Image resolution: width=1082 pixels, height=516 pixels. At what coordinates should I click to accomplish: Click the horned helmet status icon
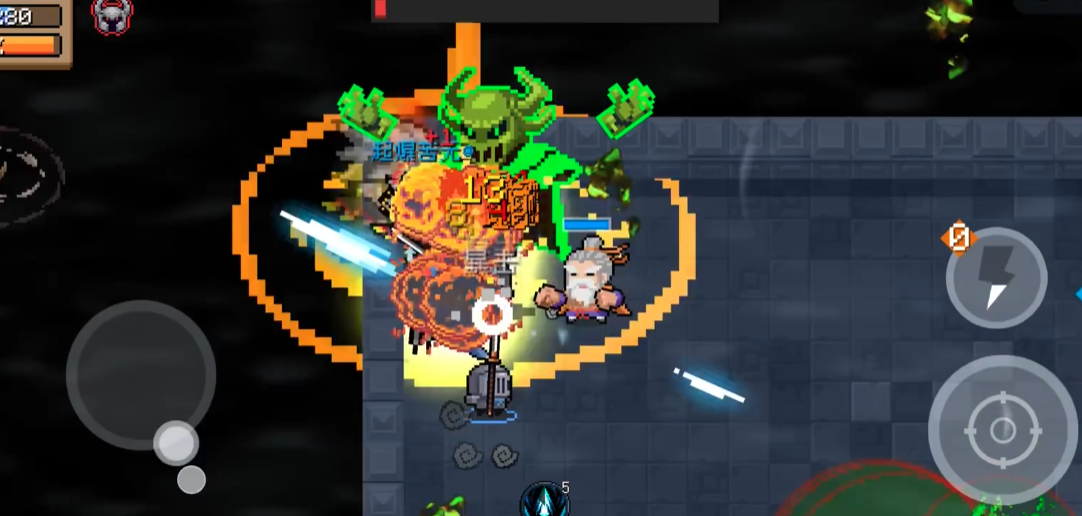click(111, 14)
